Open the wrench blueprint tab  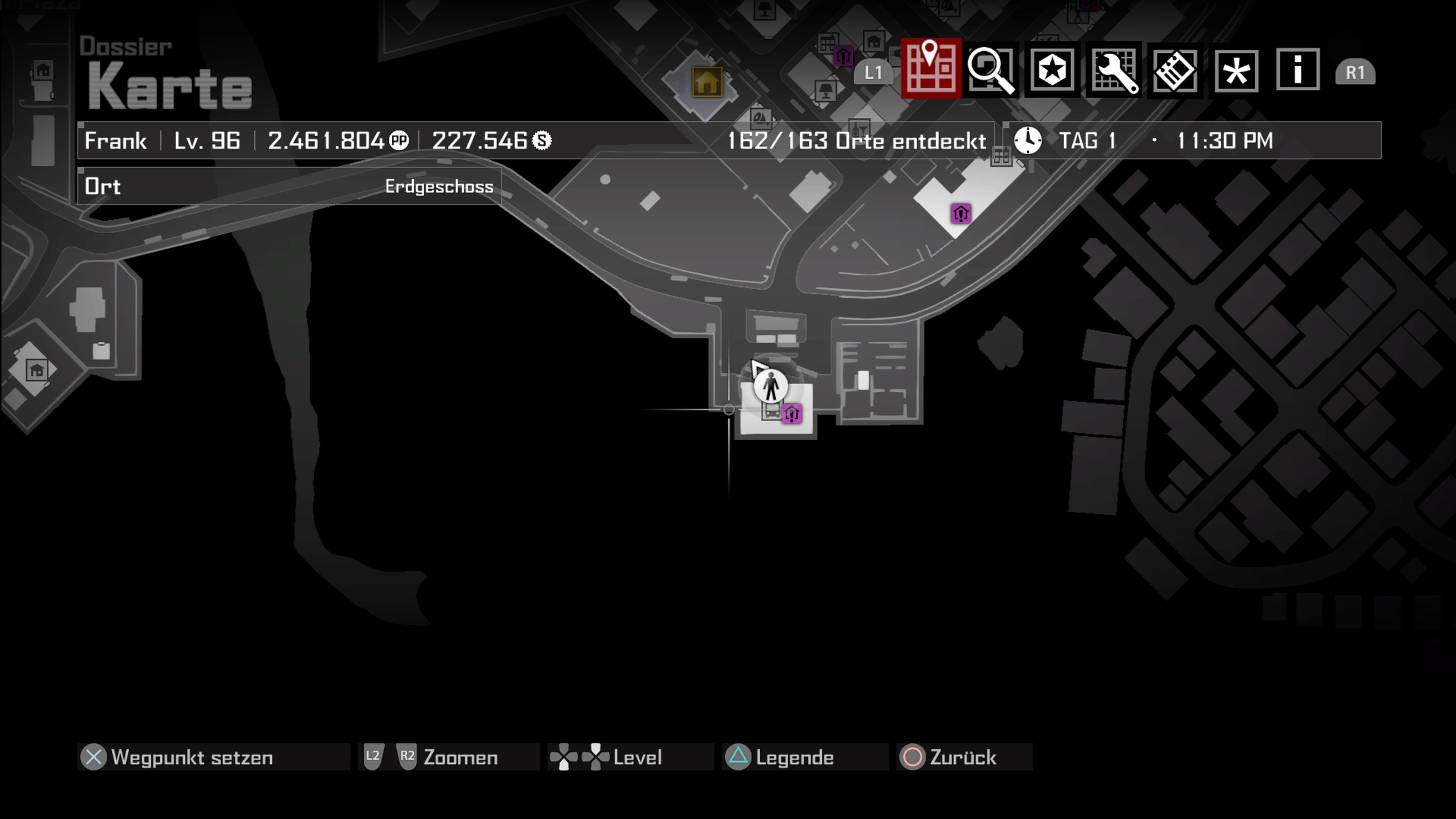tap(1114, 71)
